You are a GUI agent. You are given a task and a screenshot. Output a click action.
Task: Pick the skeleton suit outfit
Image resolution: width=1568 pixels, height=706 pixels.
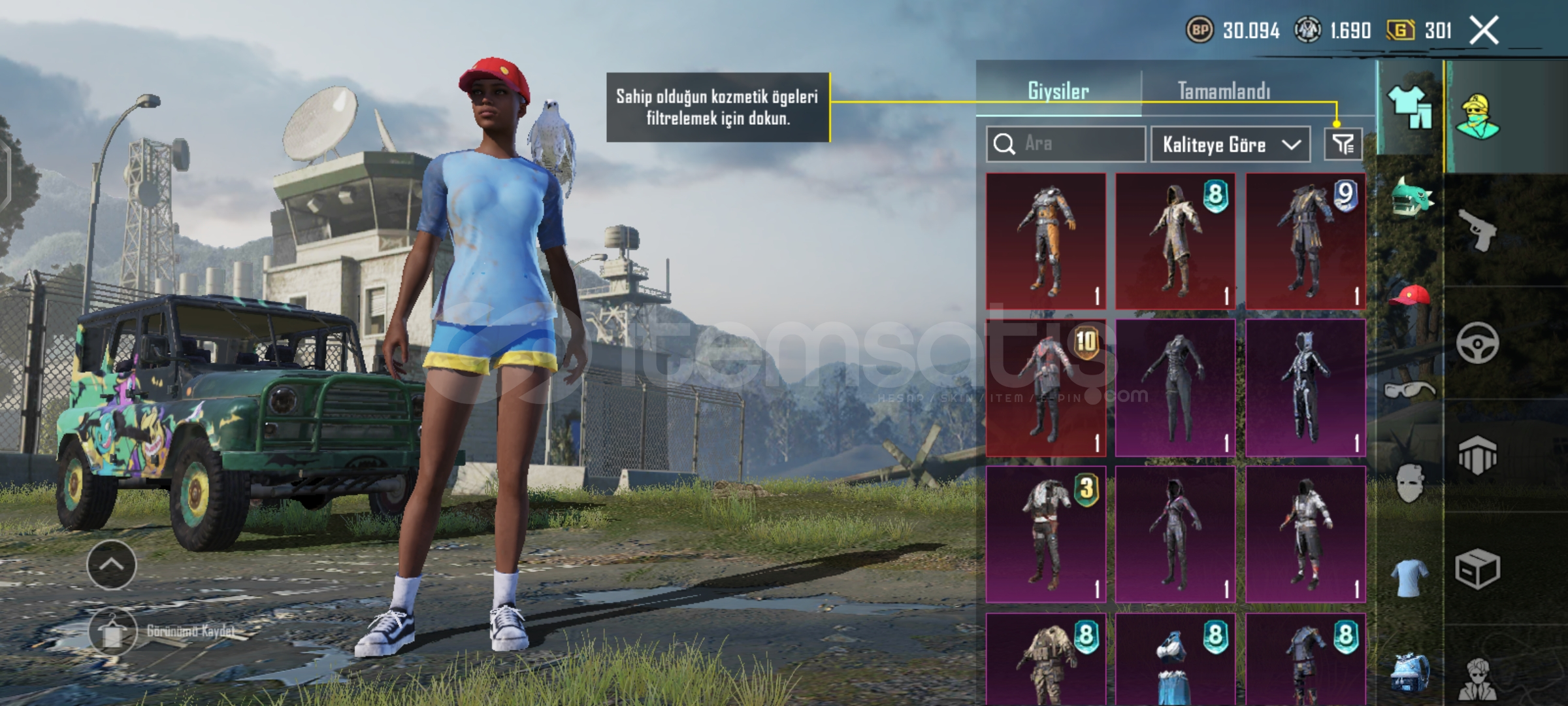pyautogui.click(x=1305, y=388)
